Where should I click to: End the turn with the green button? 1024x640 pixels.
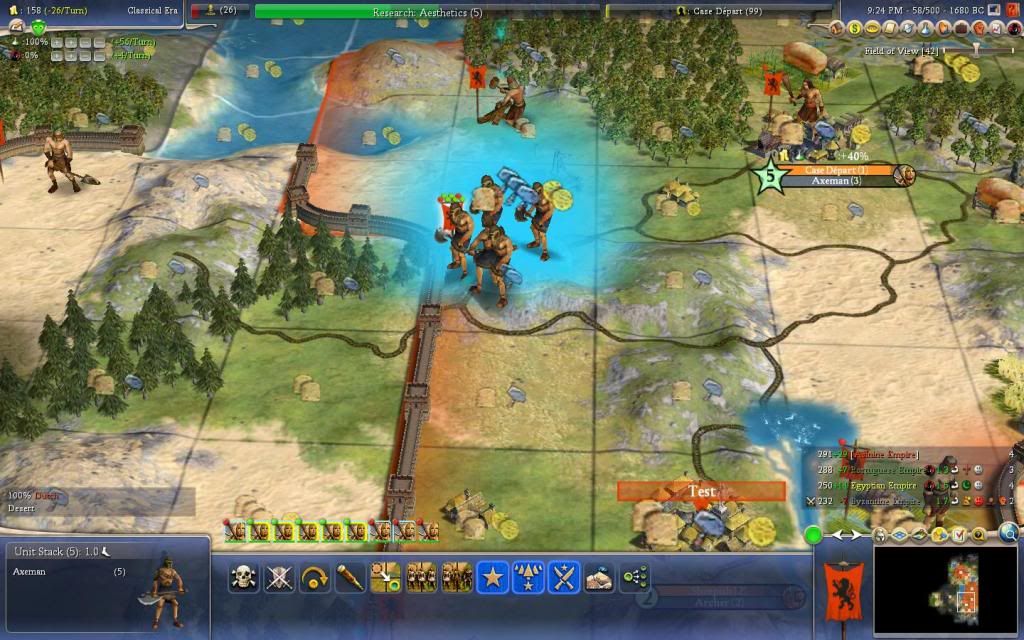(x=814, y=535)
